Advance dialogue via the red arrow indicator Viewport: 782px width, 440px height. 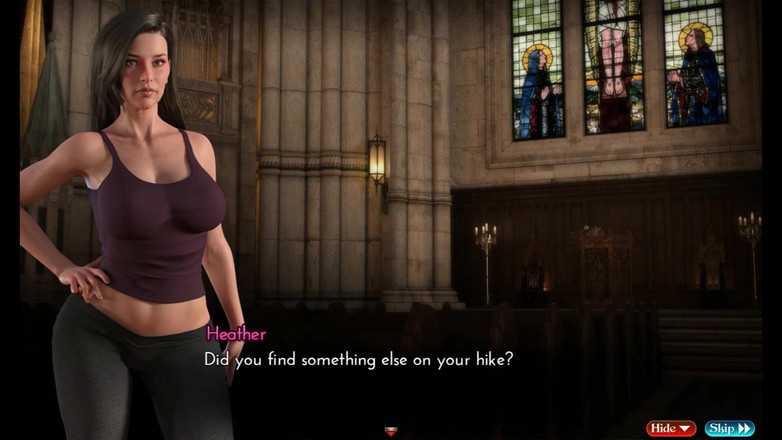click(391, 431)
